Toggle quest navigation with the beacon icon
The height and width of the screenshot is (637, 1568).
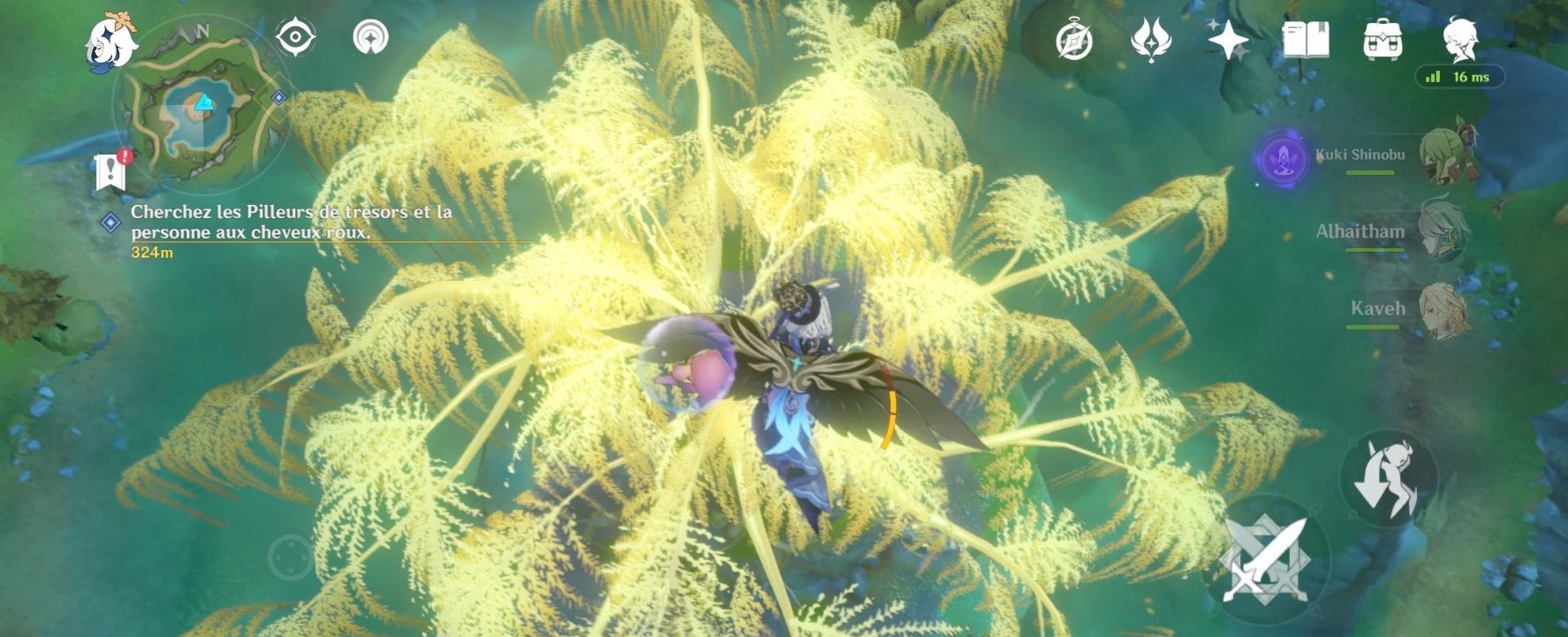(x=372, y=35)
